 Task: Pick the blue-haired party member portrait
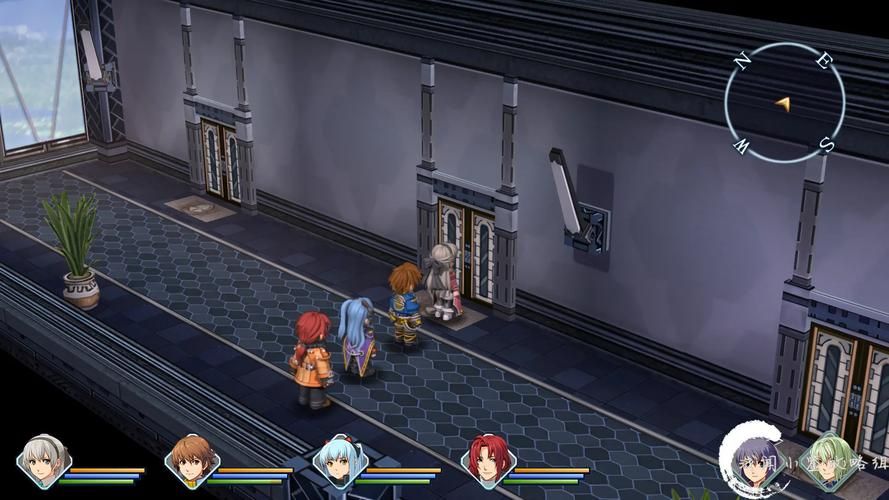pos(340,461)
